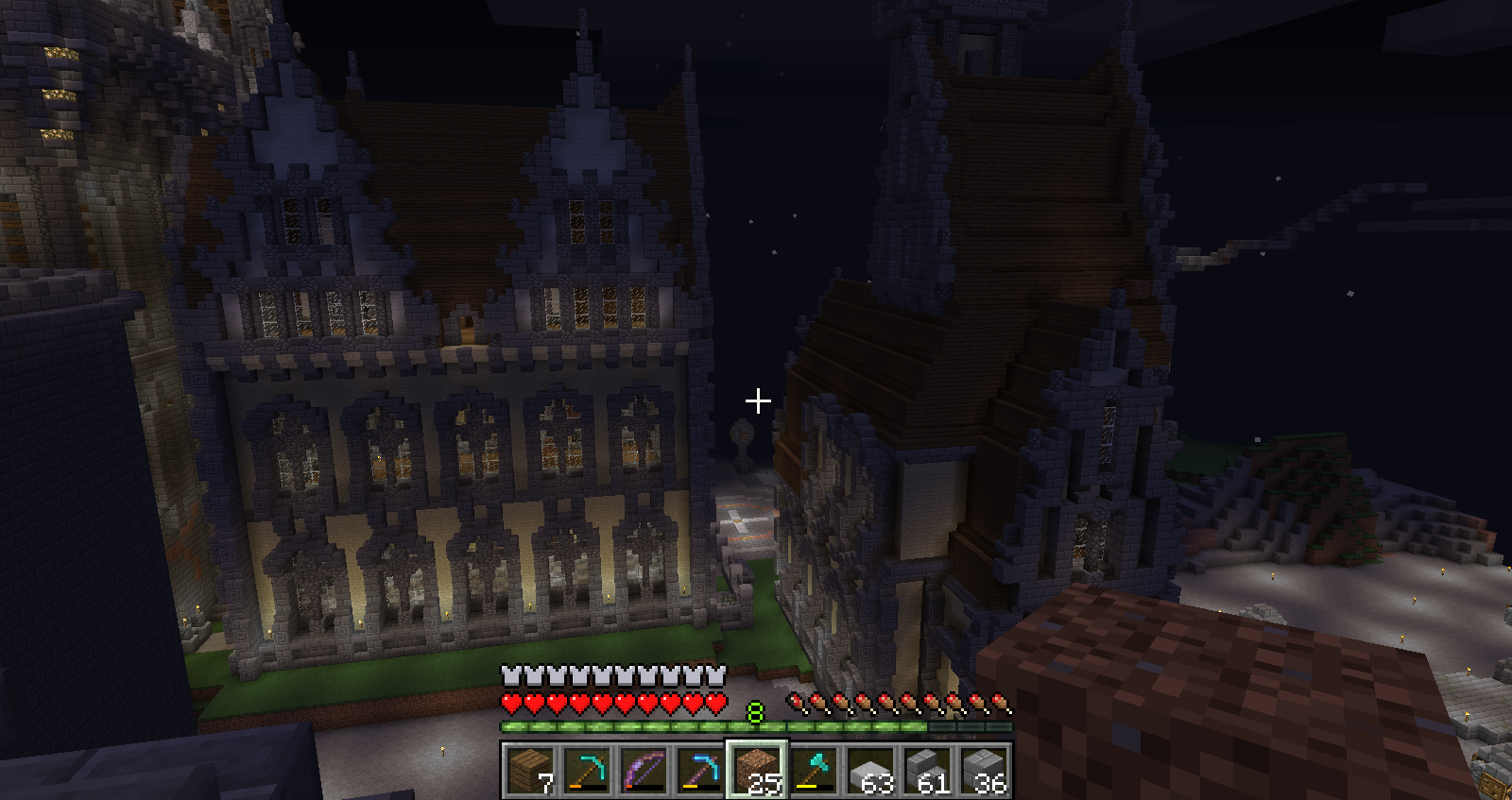
Task: Equip the diamond axe
Action: point(813,770)
